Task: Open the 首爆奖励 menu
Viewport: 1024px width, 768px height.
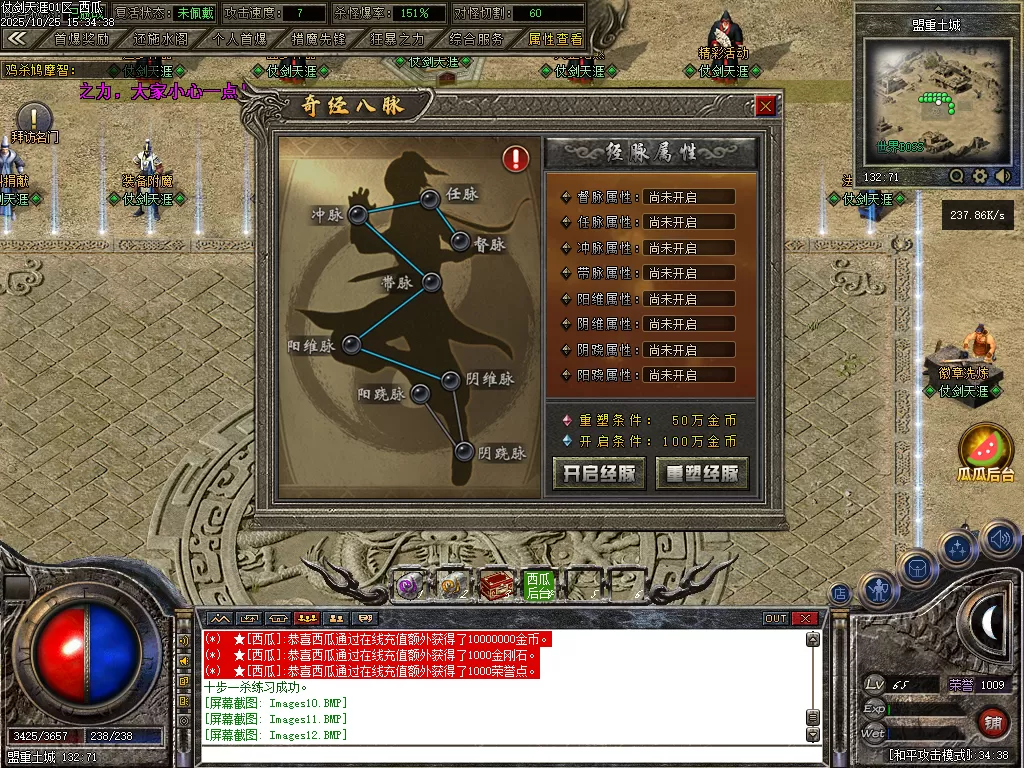Action: [81, 39]
